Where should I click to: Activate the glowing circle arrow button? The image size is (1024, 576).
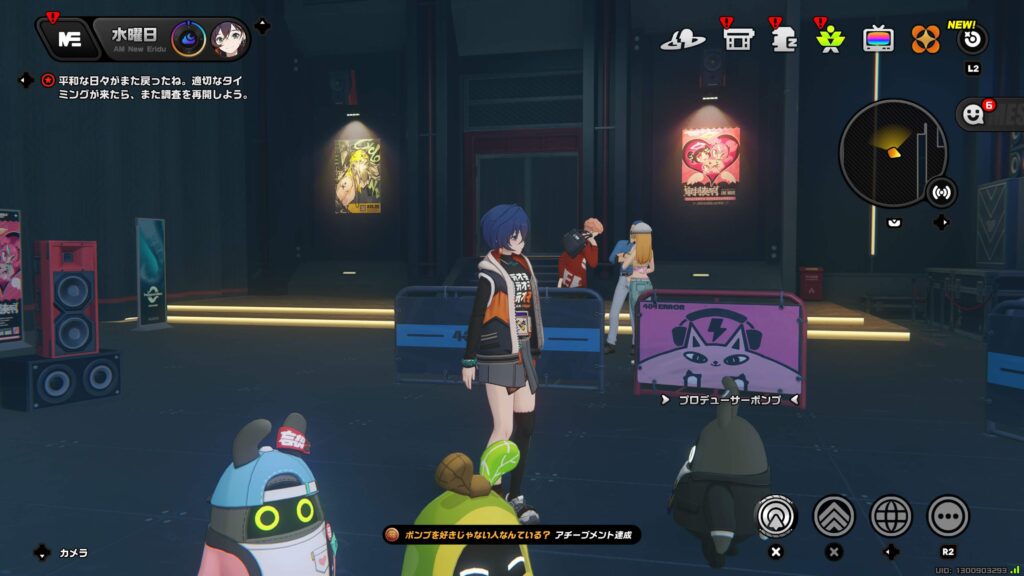776,516
